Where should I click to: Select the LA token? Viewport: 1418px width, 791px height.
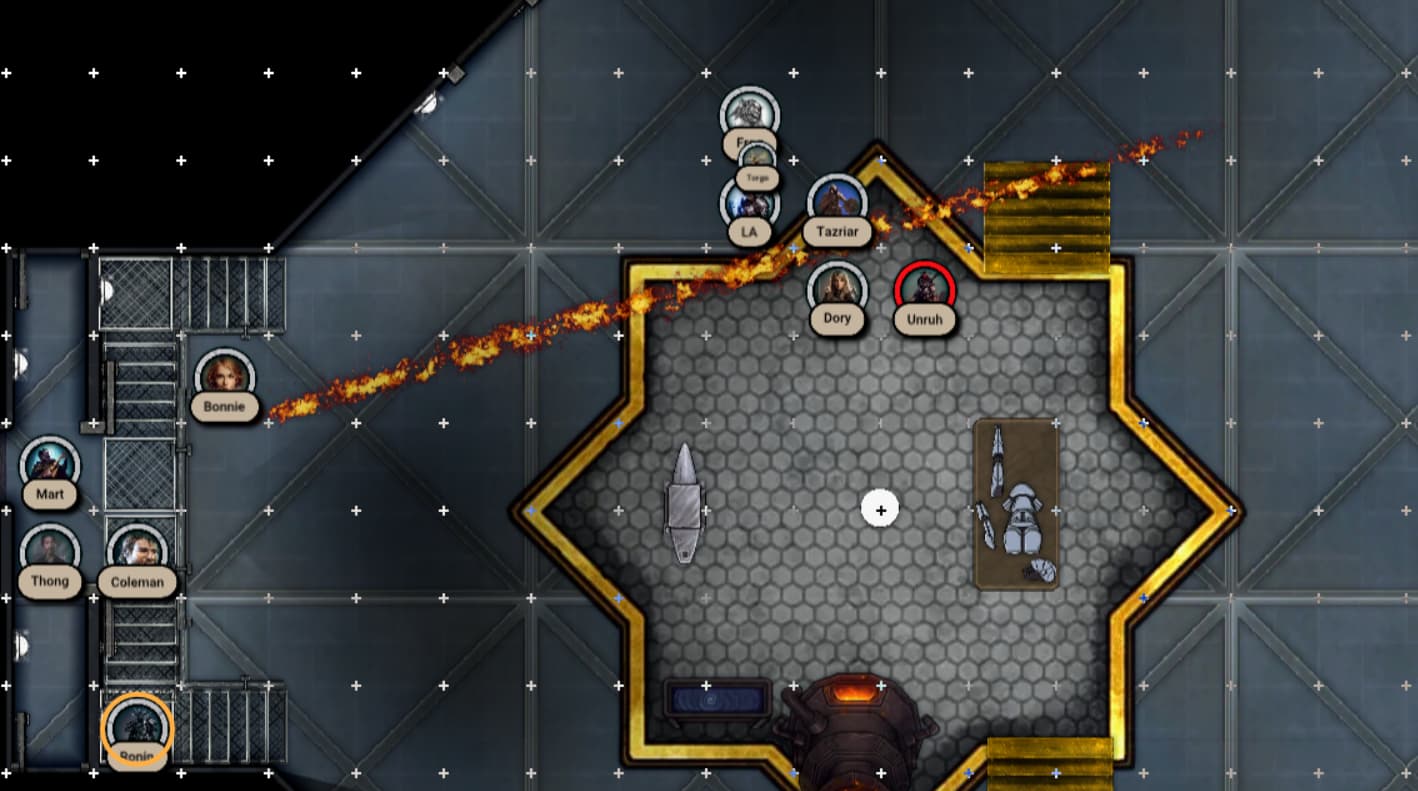tap(749, 204)
